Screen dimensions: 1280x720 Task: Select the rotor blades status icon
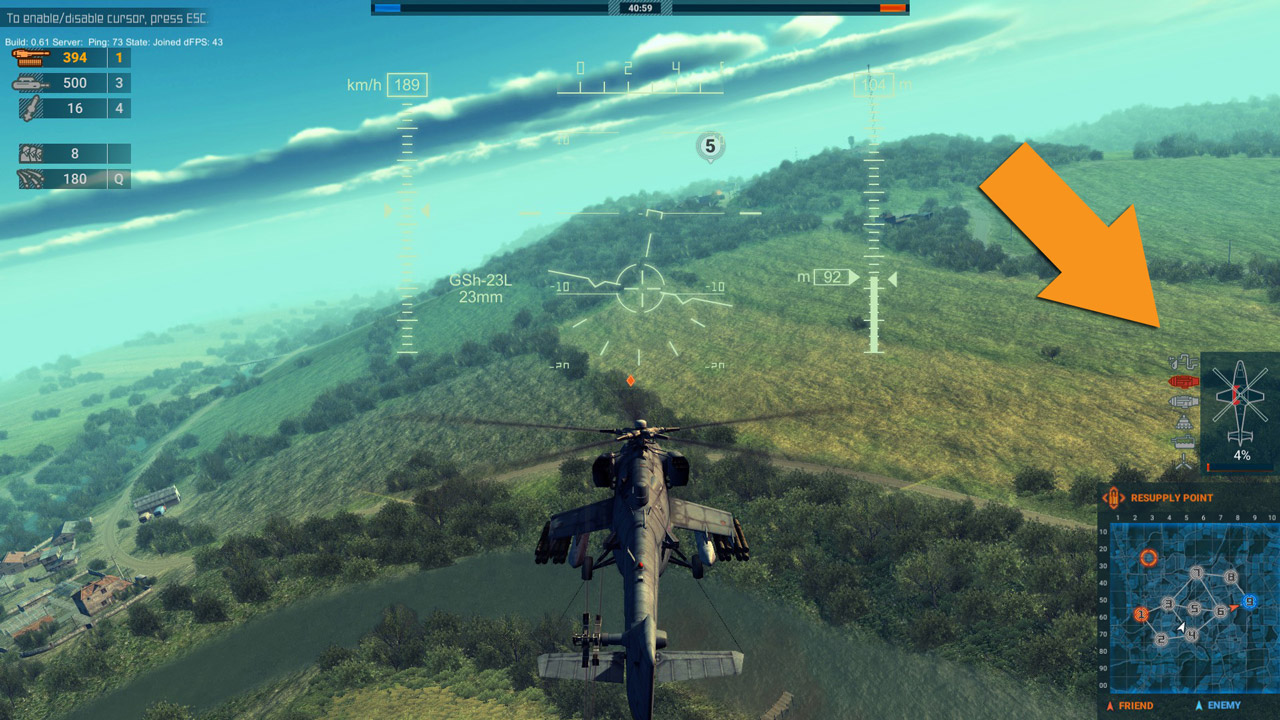[x=1184, y=462]
